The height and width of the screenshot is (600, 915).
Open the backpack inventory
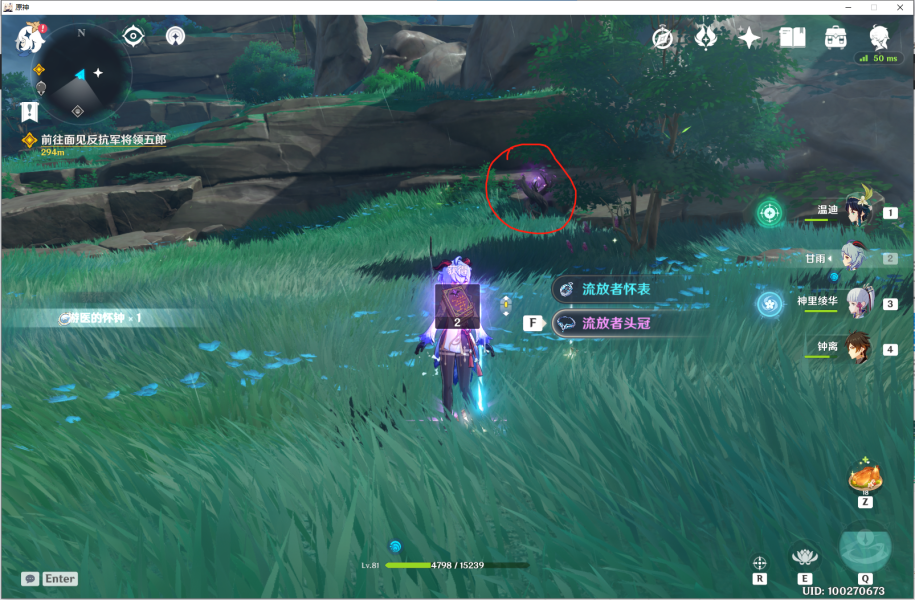click(835, 38)
